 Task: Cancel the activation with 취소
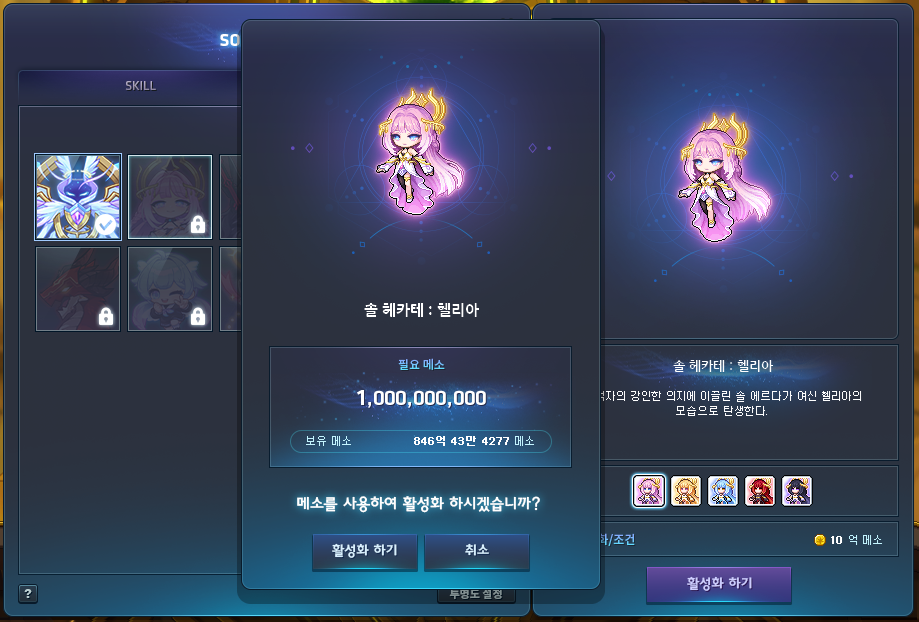476,551
